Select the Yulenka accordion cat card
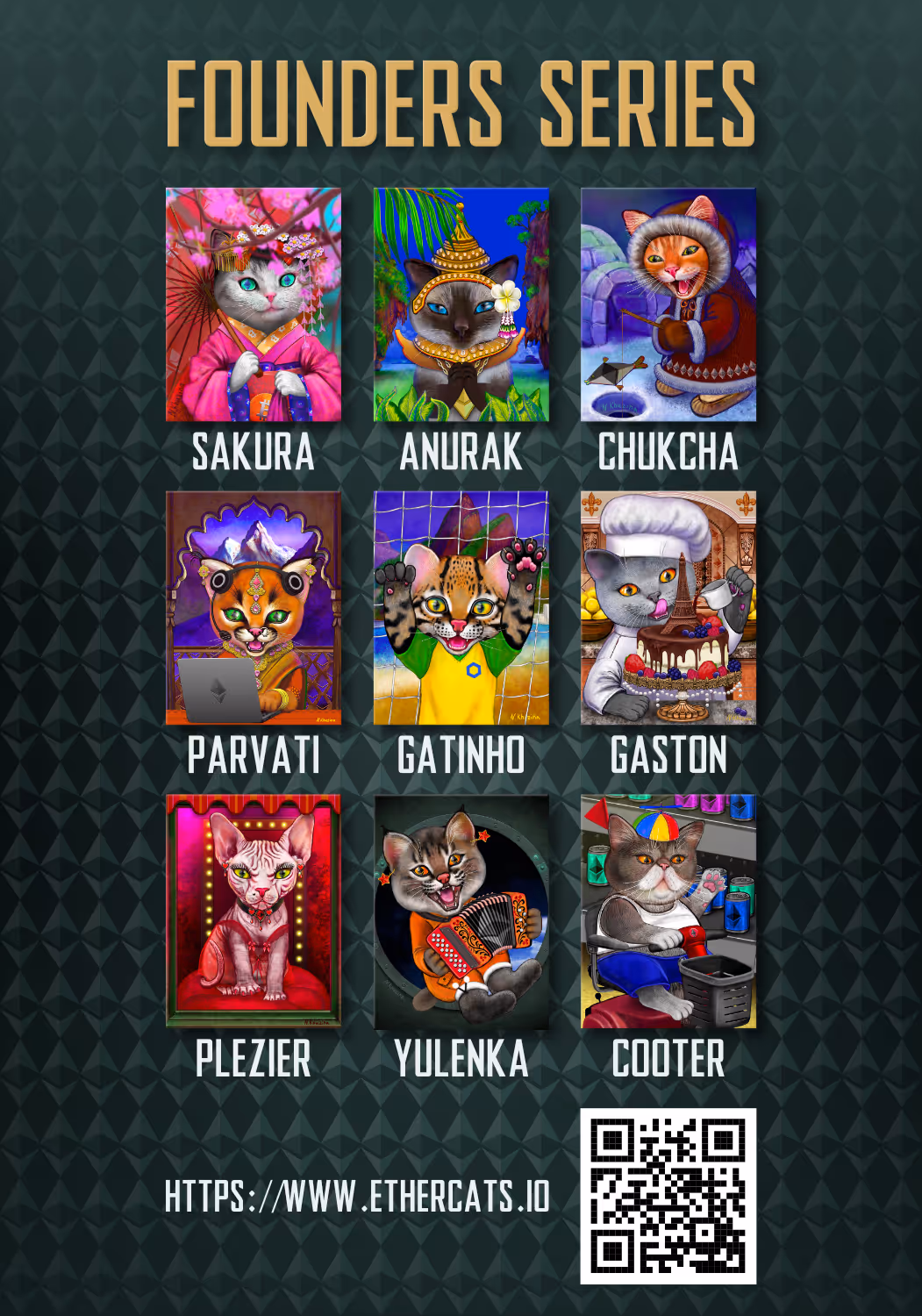This screenshot has height=1316, width=922. (461, 912)
